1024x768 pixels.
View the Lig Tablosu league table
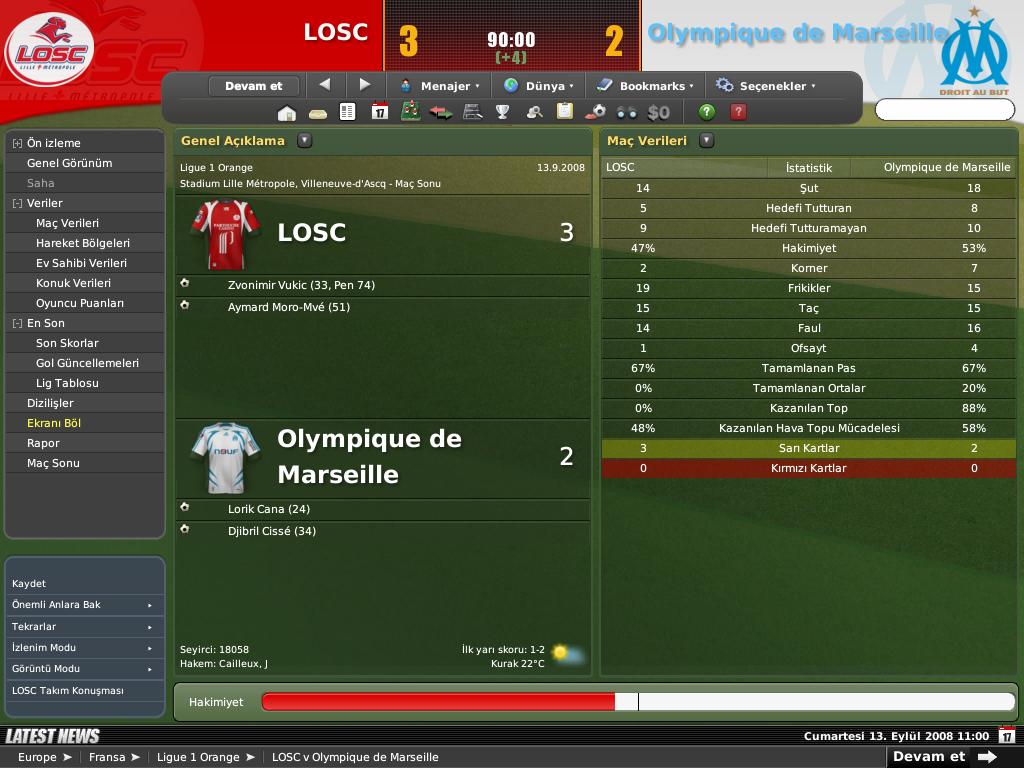[67, 383]
